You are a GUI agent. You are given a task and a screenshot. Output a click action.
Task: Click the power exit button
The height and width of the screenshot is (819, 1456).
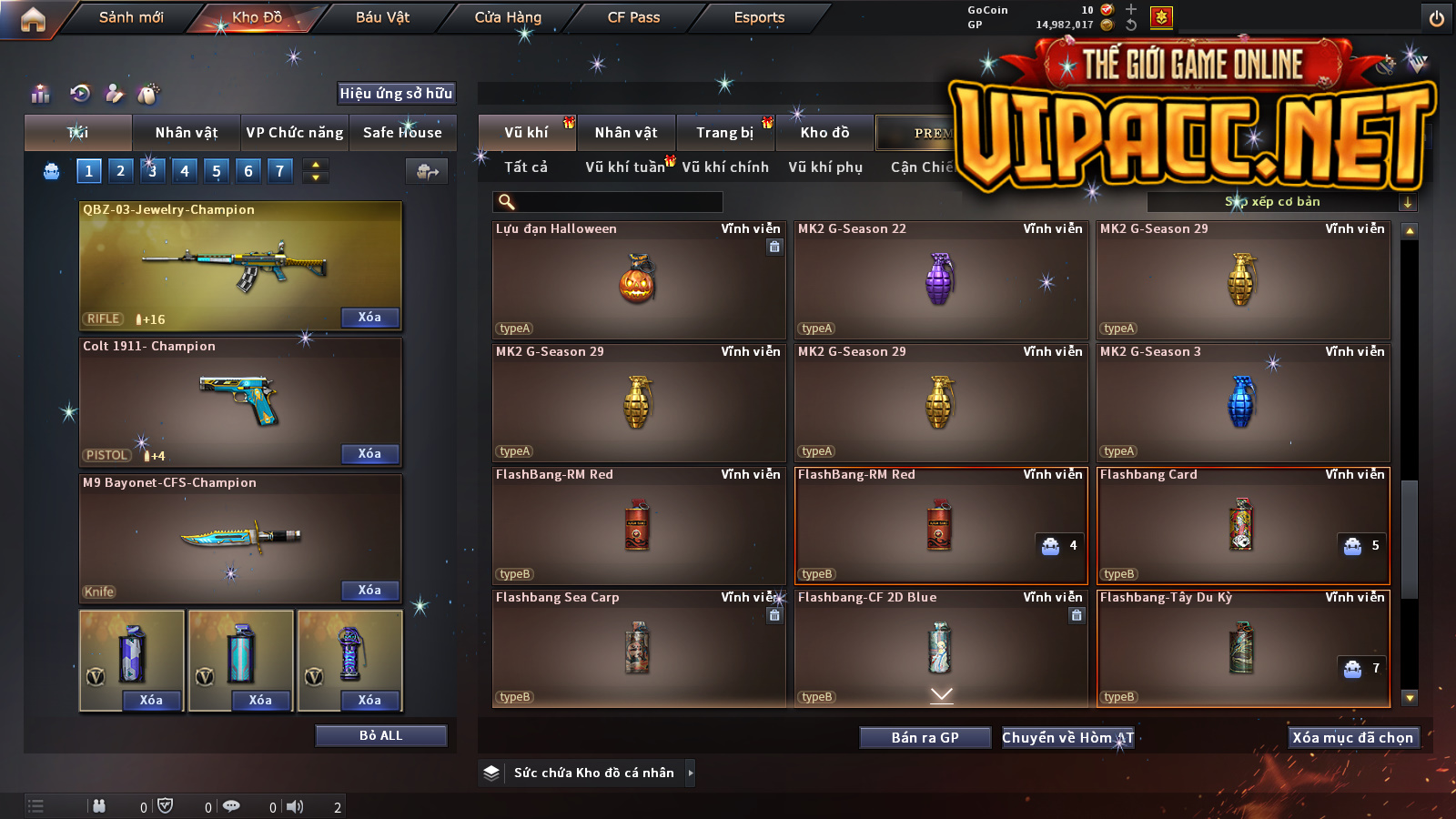point(1437,18)
